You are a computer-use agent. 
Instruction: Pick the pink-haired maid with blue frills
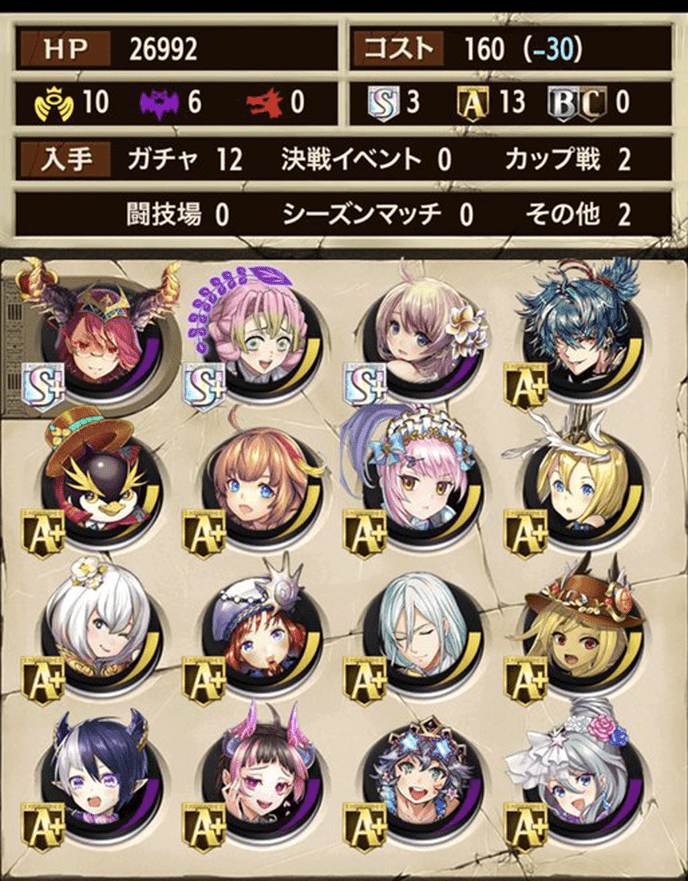[x=414, y=482]
